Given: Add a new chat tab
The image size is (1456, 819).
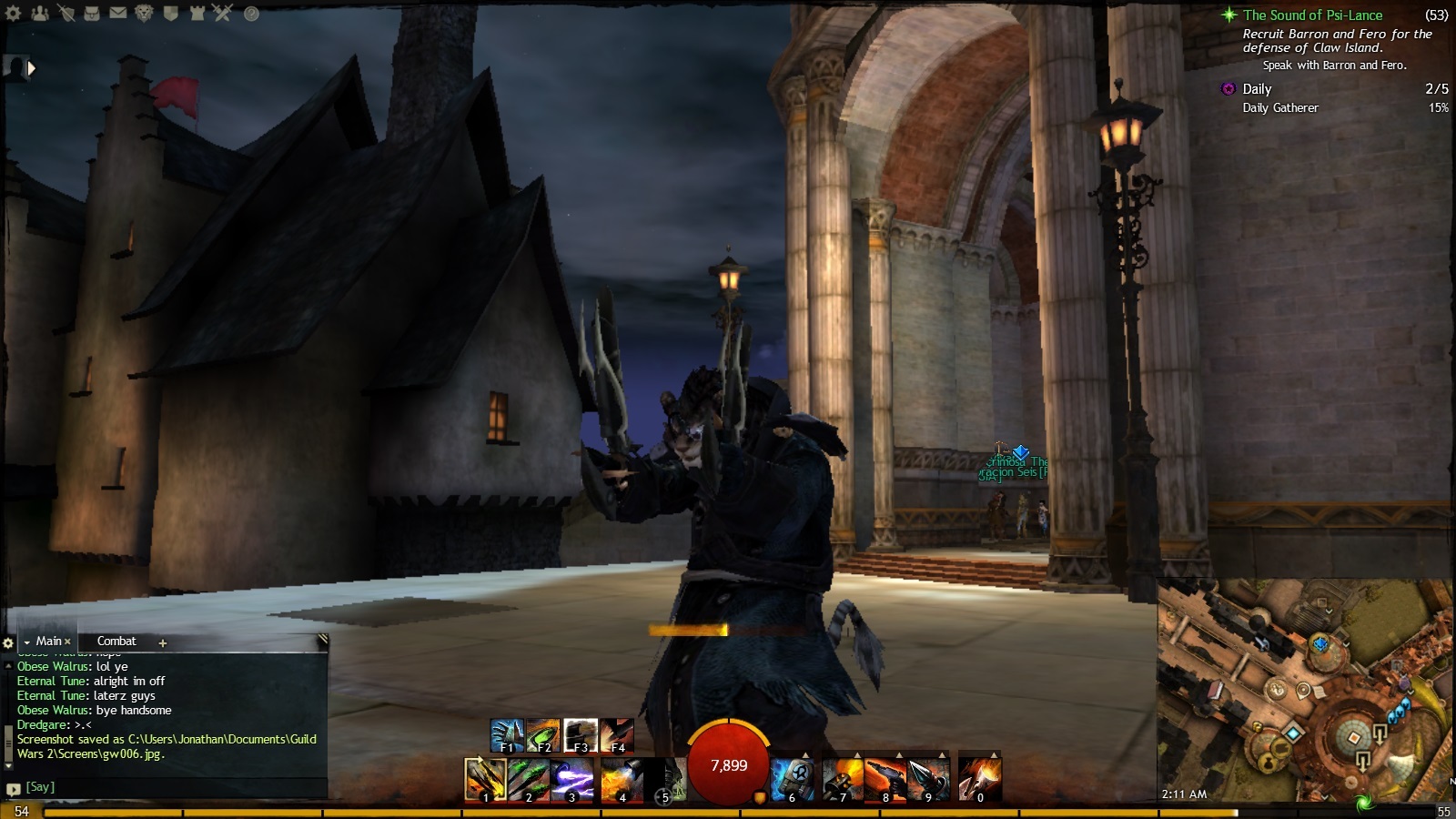Looking at the screenshot, I should point(163,642).
